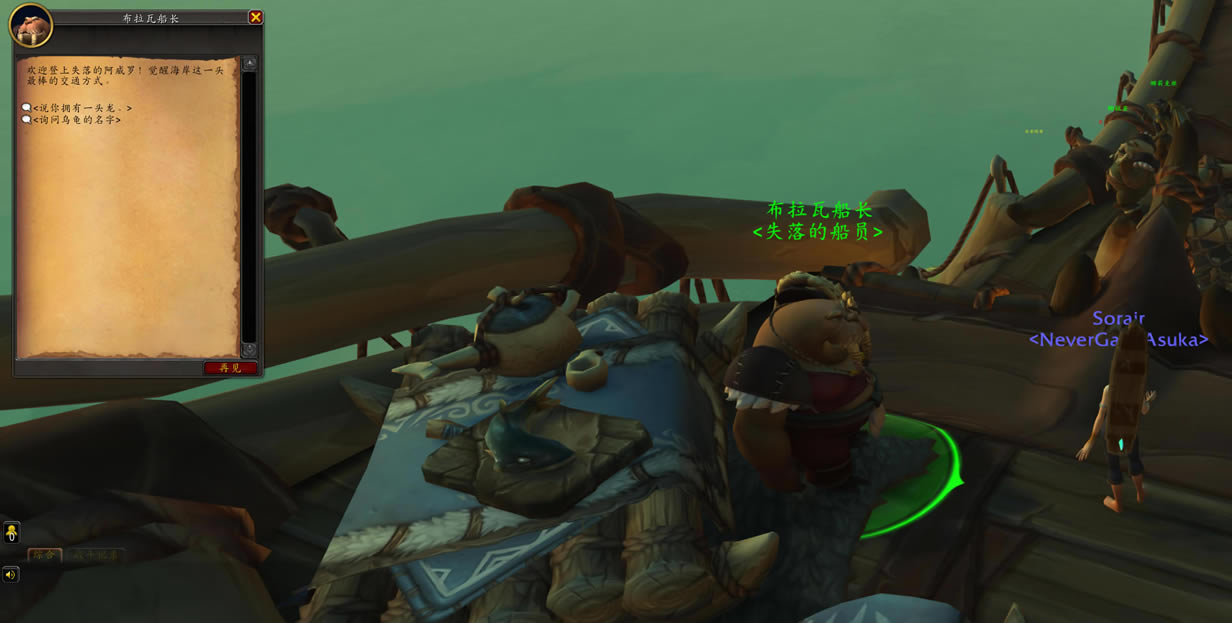Screen dimensions: 1232x623
Task: Toggle the speaker voice chat icon
Action: [11, 575]
